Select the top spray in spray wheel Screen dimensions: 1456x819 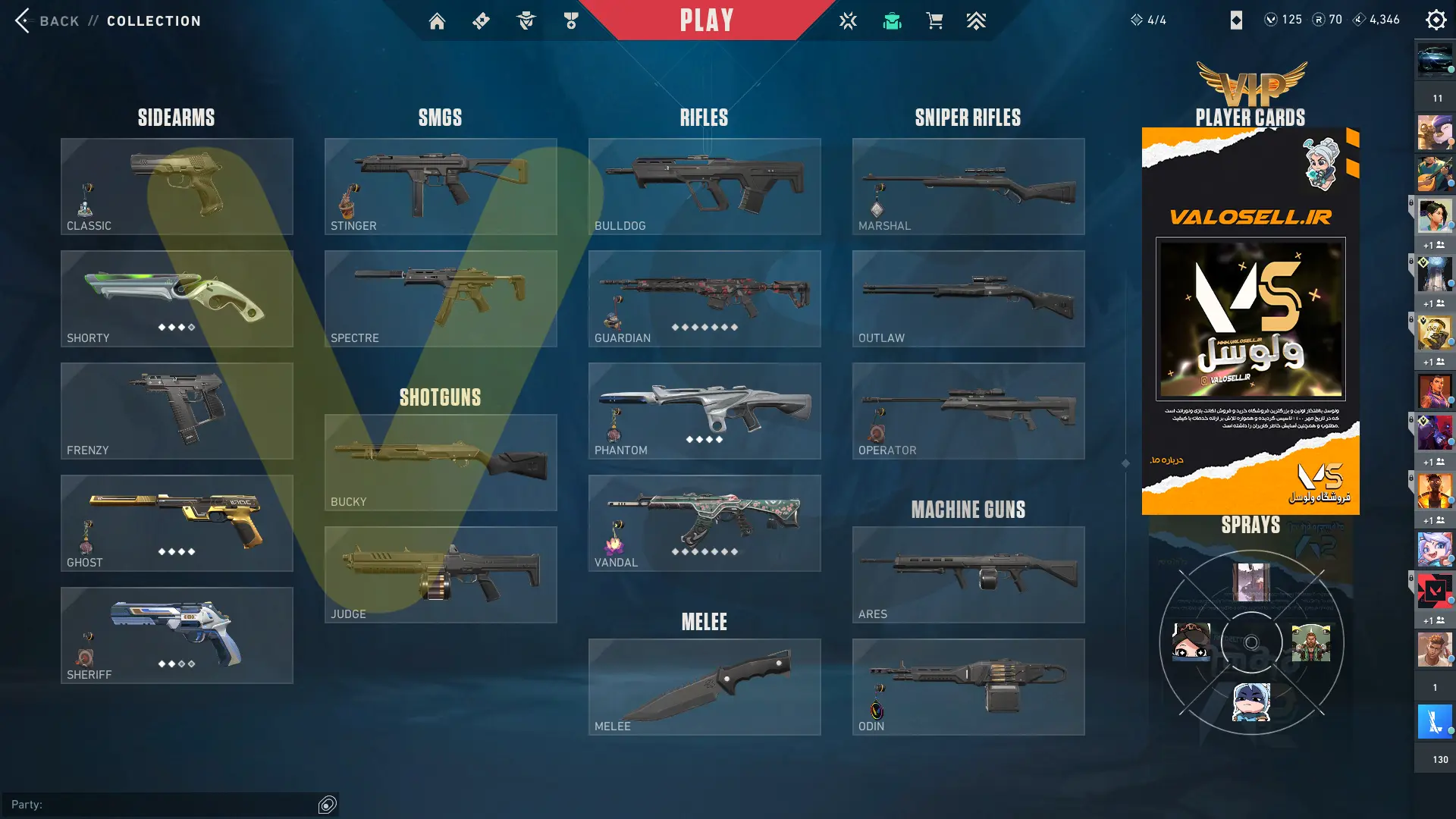click(1251, 582)
